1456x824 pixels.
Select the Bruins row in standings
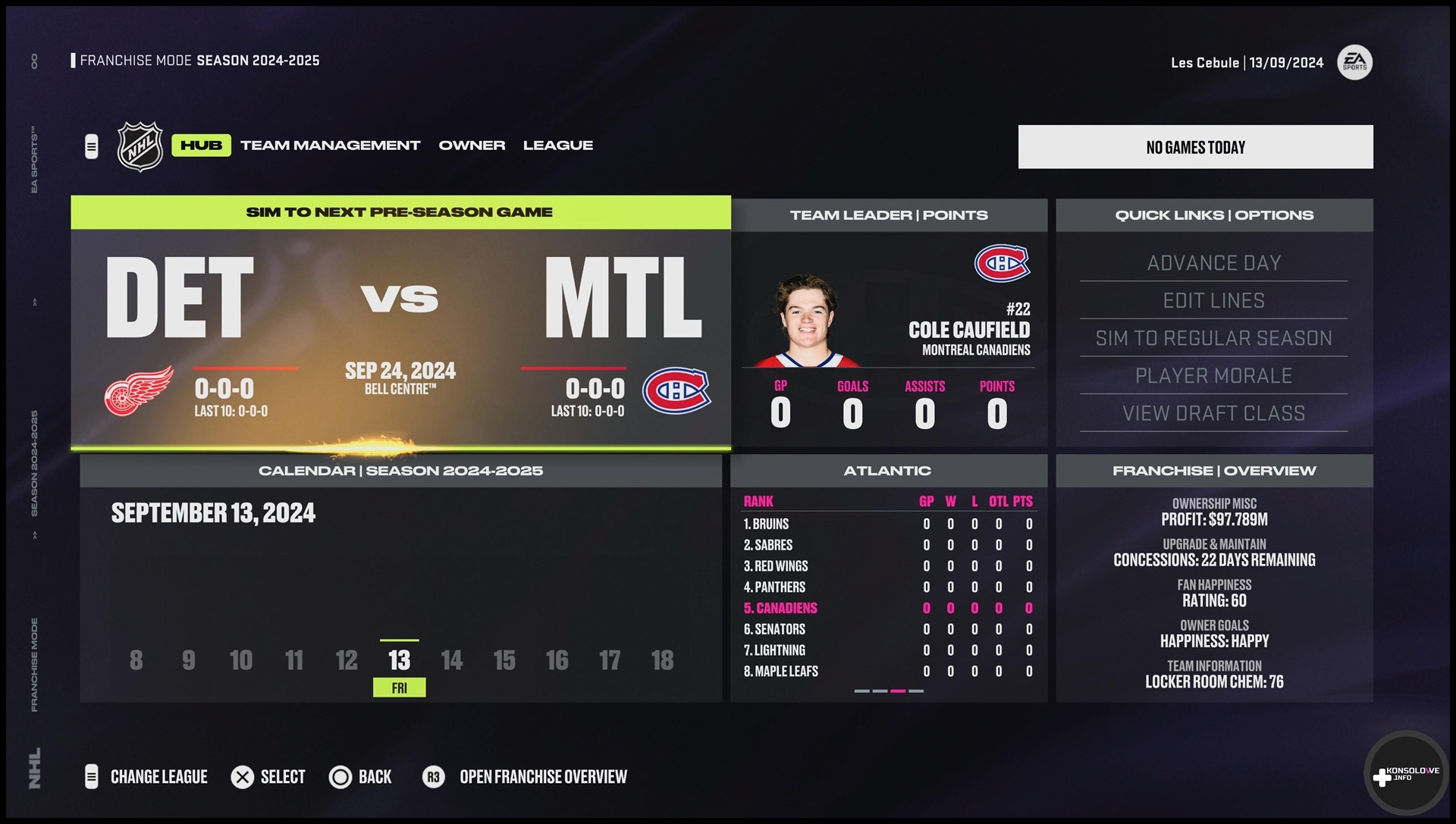[887, 524]
